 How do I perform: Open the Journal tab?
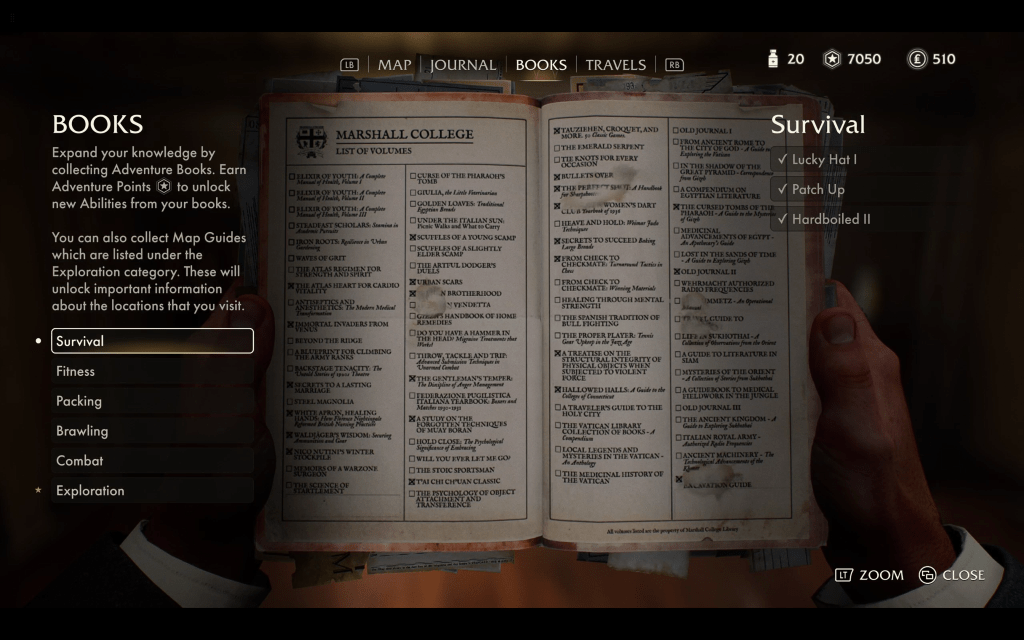click(463, 65)
